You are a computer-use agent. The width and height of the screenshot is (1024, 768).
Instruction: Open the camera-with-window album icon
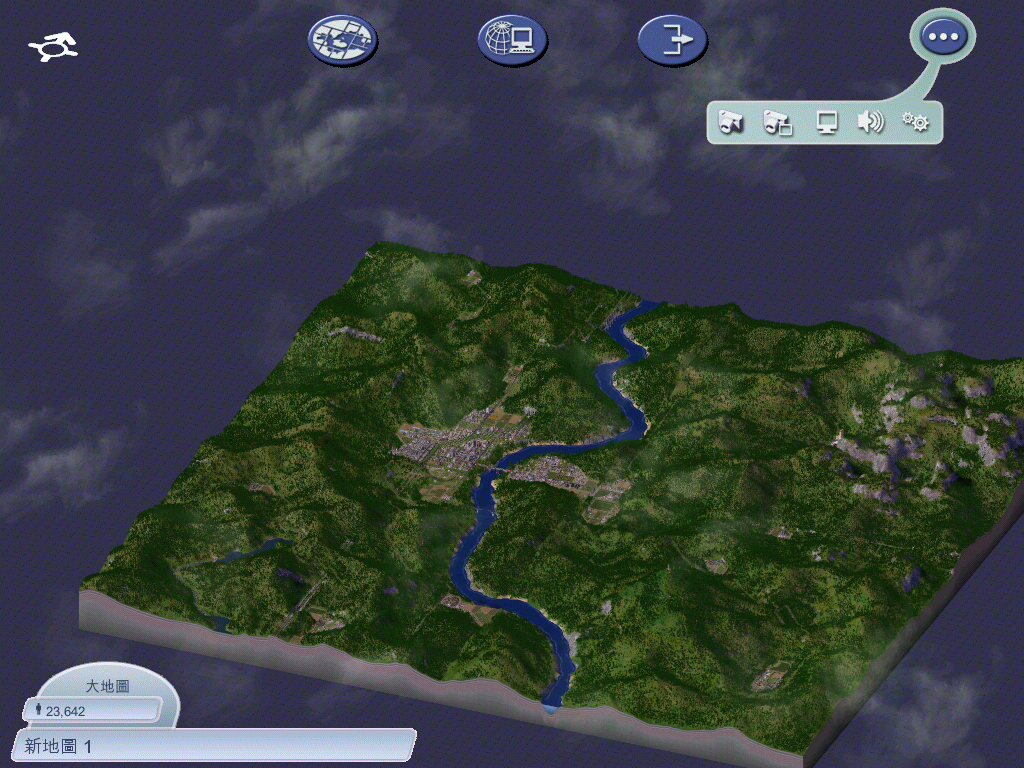pyautogui.click(x=777, y=123)
